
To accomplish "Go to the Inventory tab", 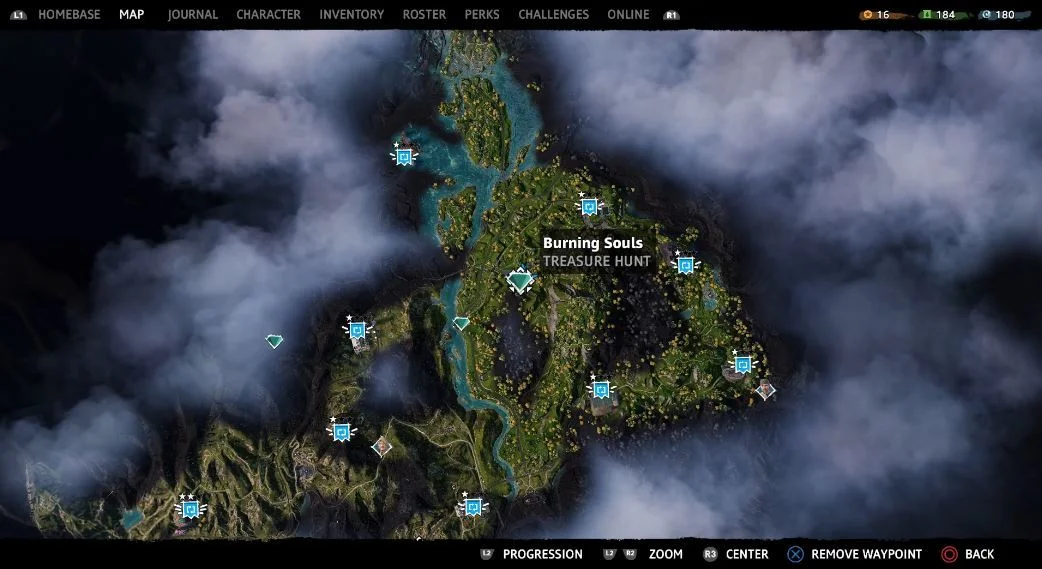I will [351, 15].
